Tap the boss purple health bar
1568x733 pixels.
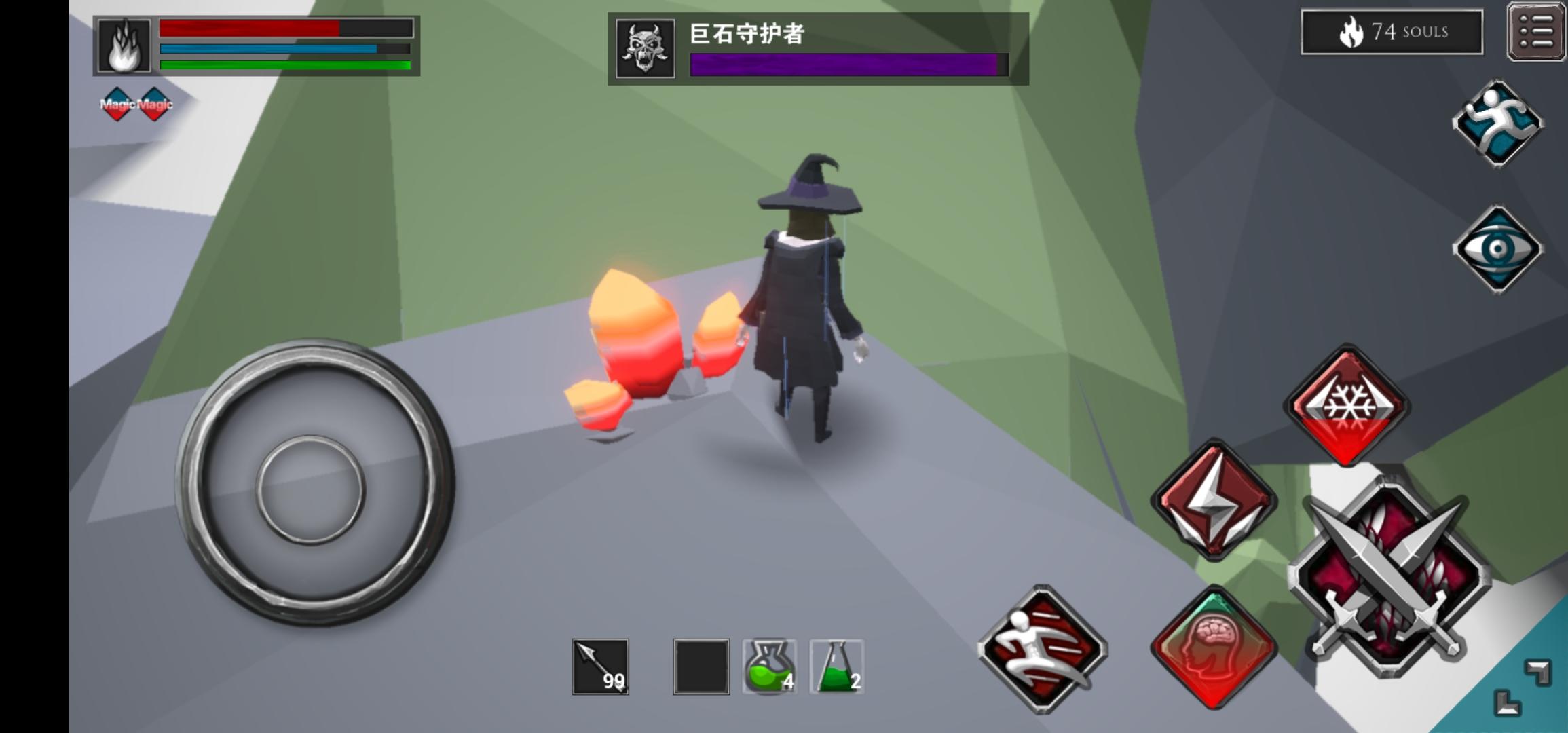click(842, 64)
